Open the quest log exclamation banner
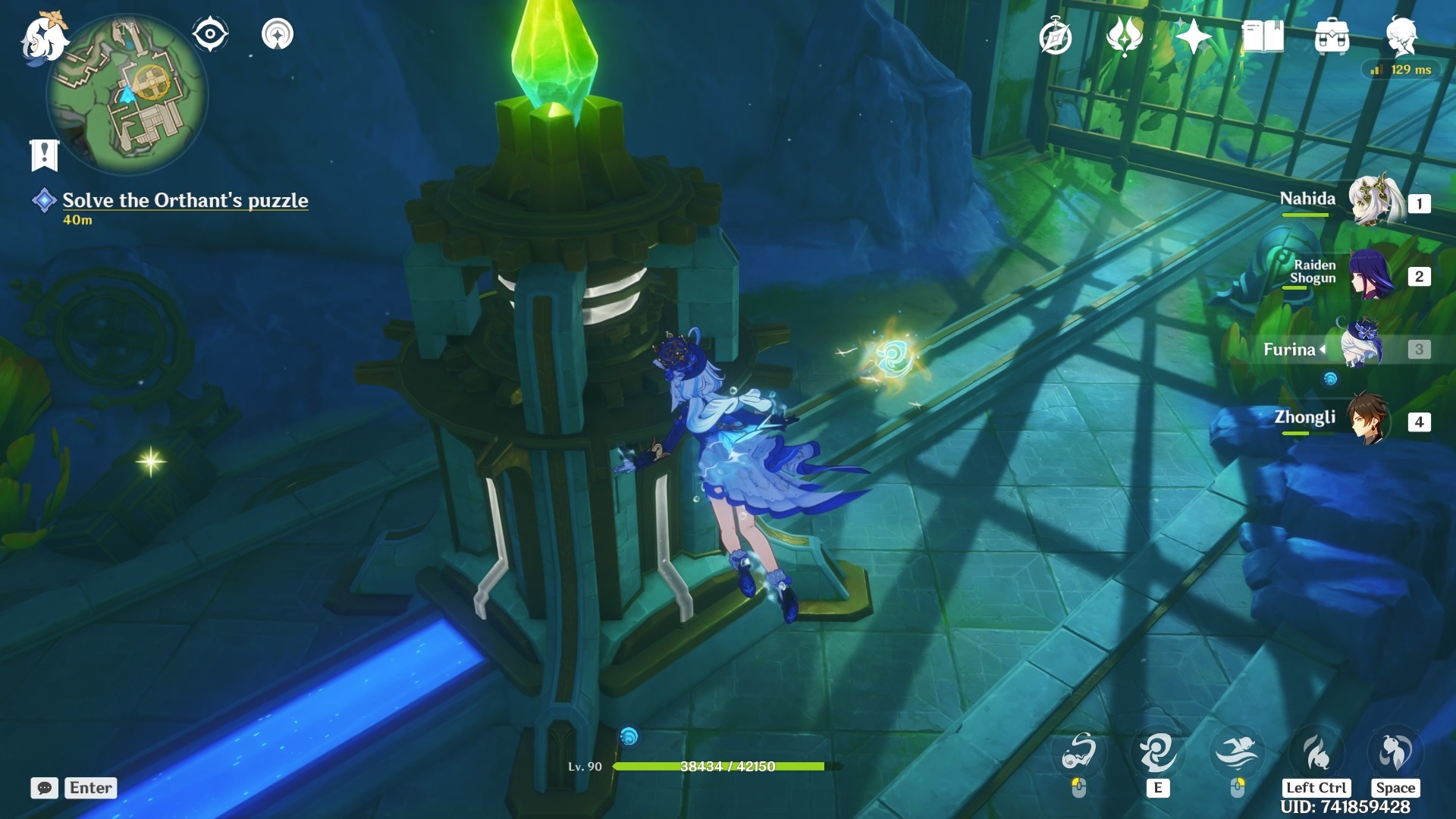This screenshot has width=1456, height=819. (x=44, y=155)
